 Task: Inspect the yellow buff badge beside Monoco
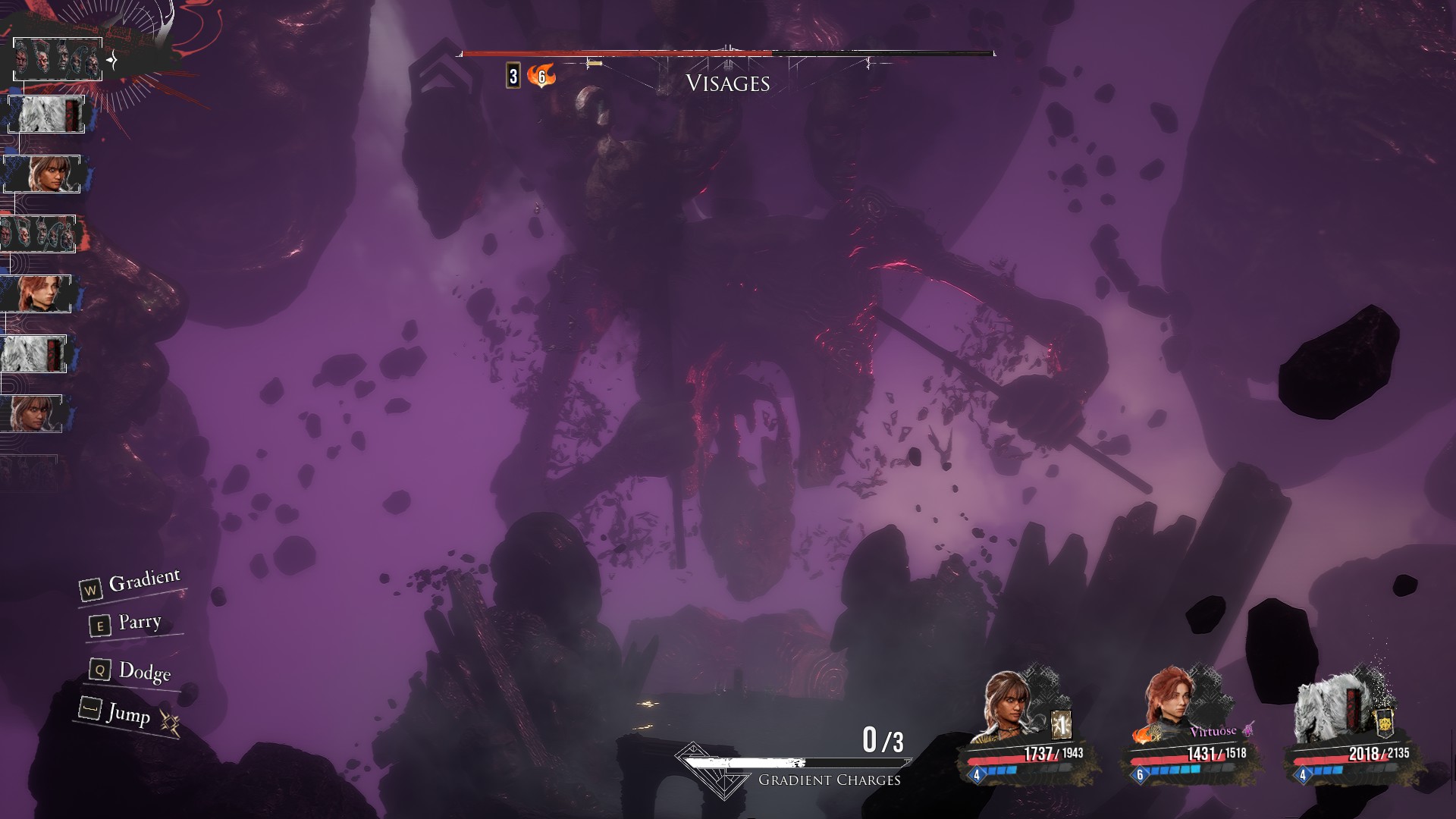[x=1385, y=723]
